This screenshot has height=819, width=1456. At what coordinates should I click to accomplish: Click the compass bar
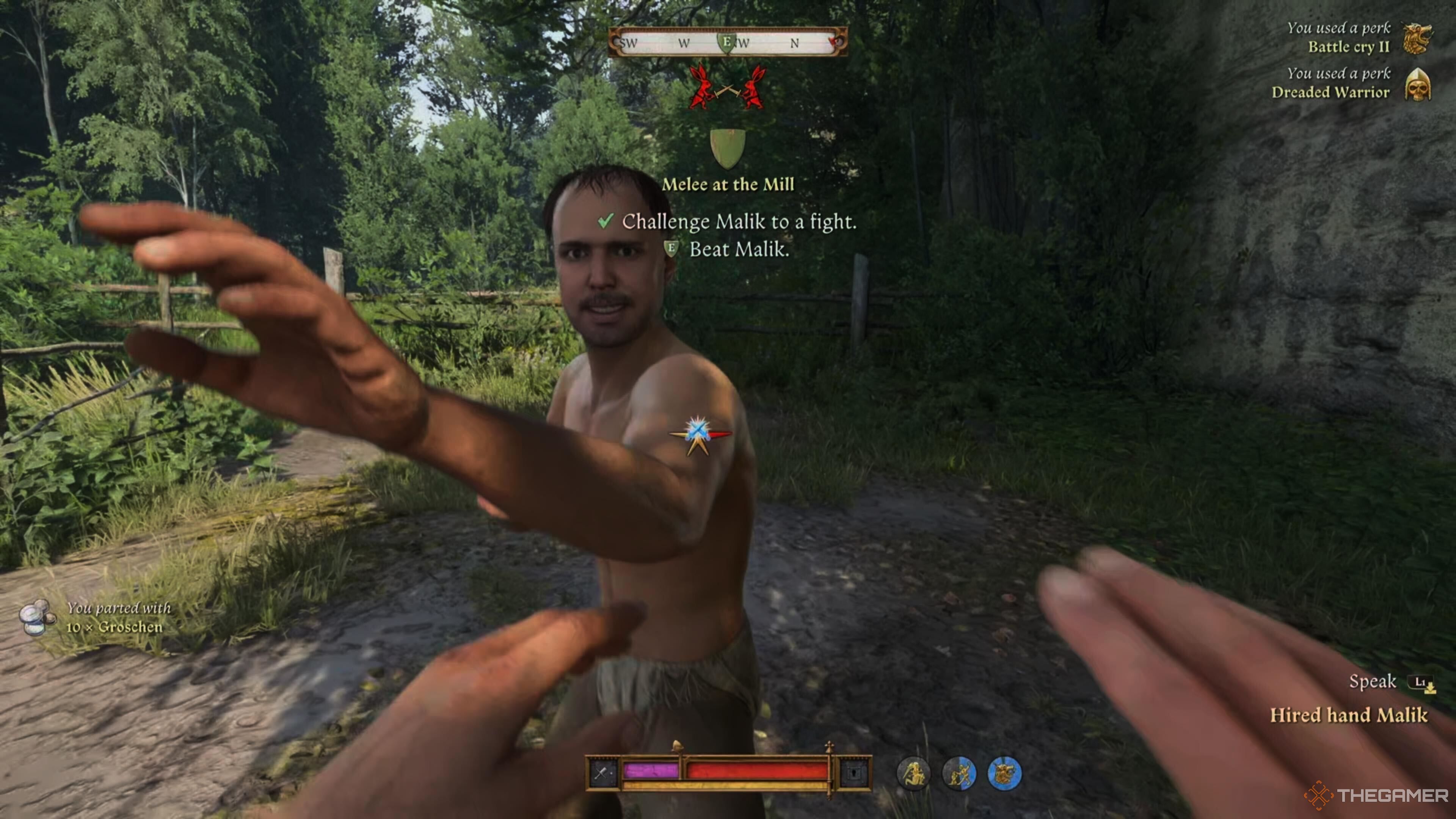point(728,42)
